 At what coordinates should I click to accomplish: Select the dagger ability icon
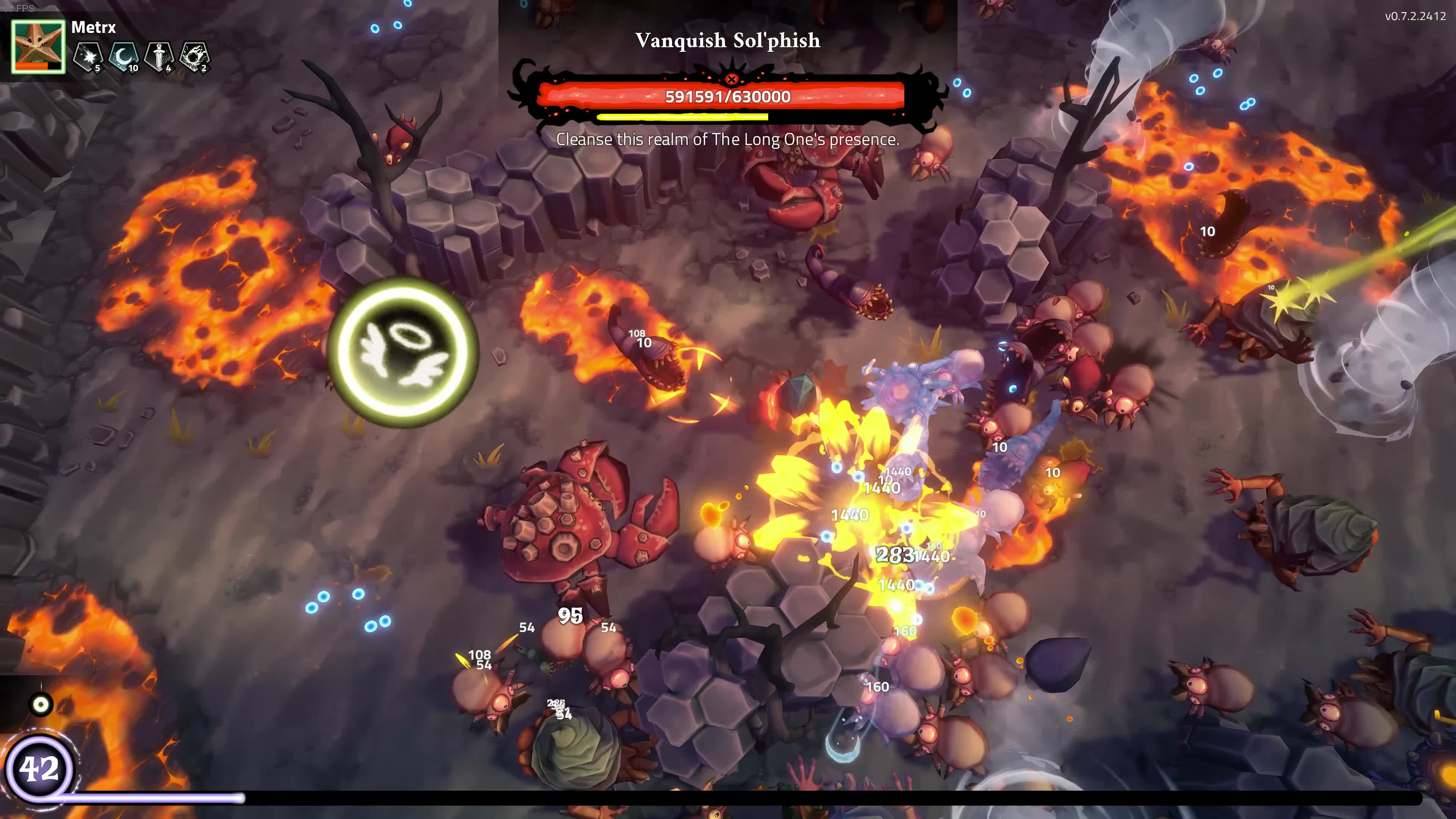pyautogui.click(x=159, y=56)
